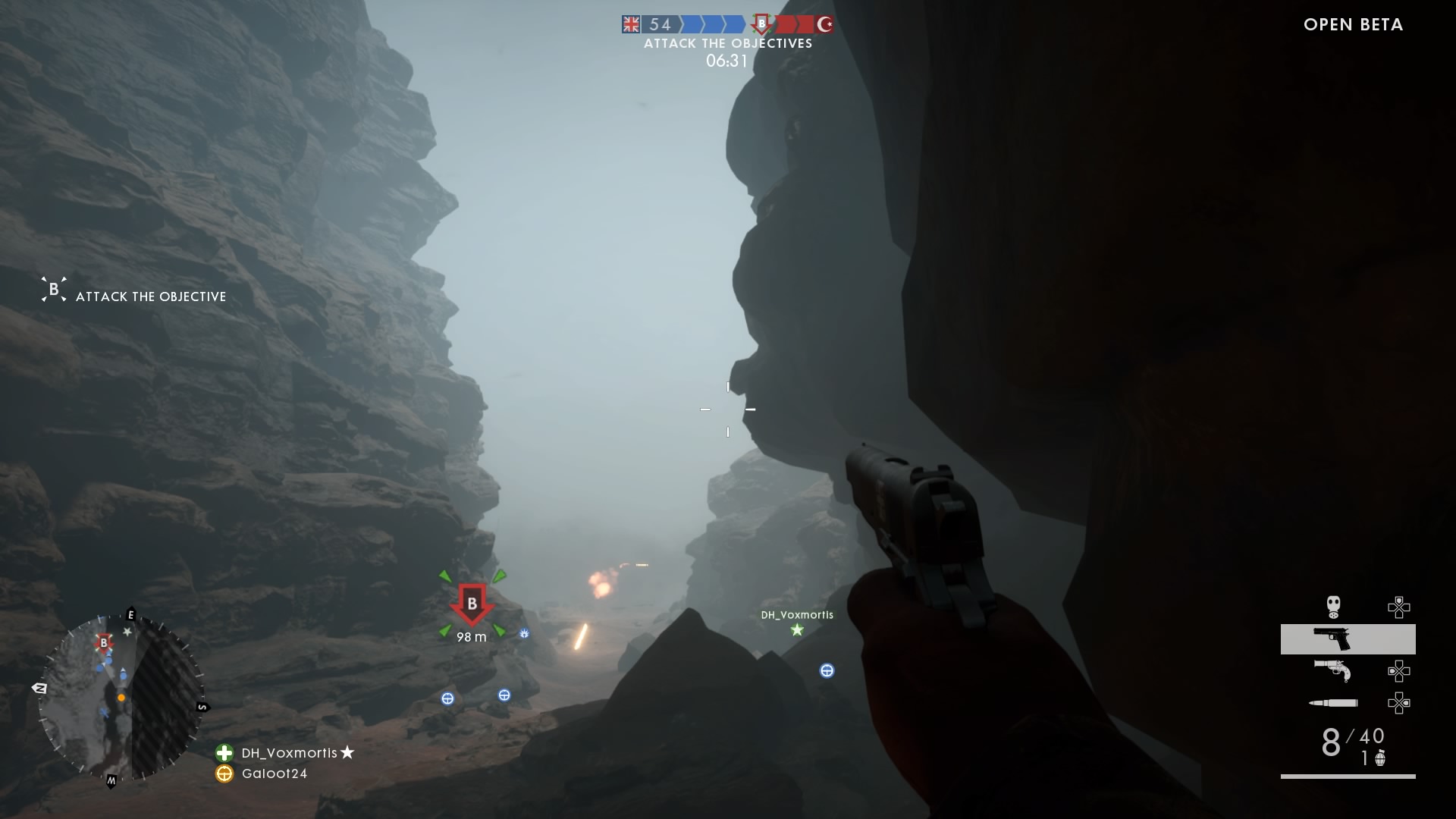Open the circular minimap

pyautogui.click(x=121, y=698)
